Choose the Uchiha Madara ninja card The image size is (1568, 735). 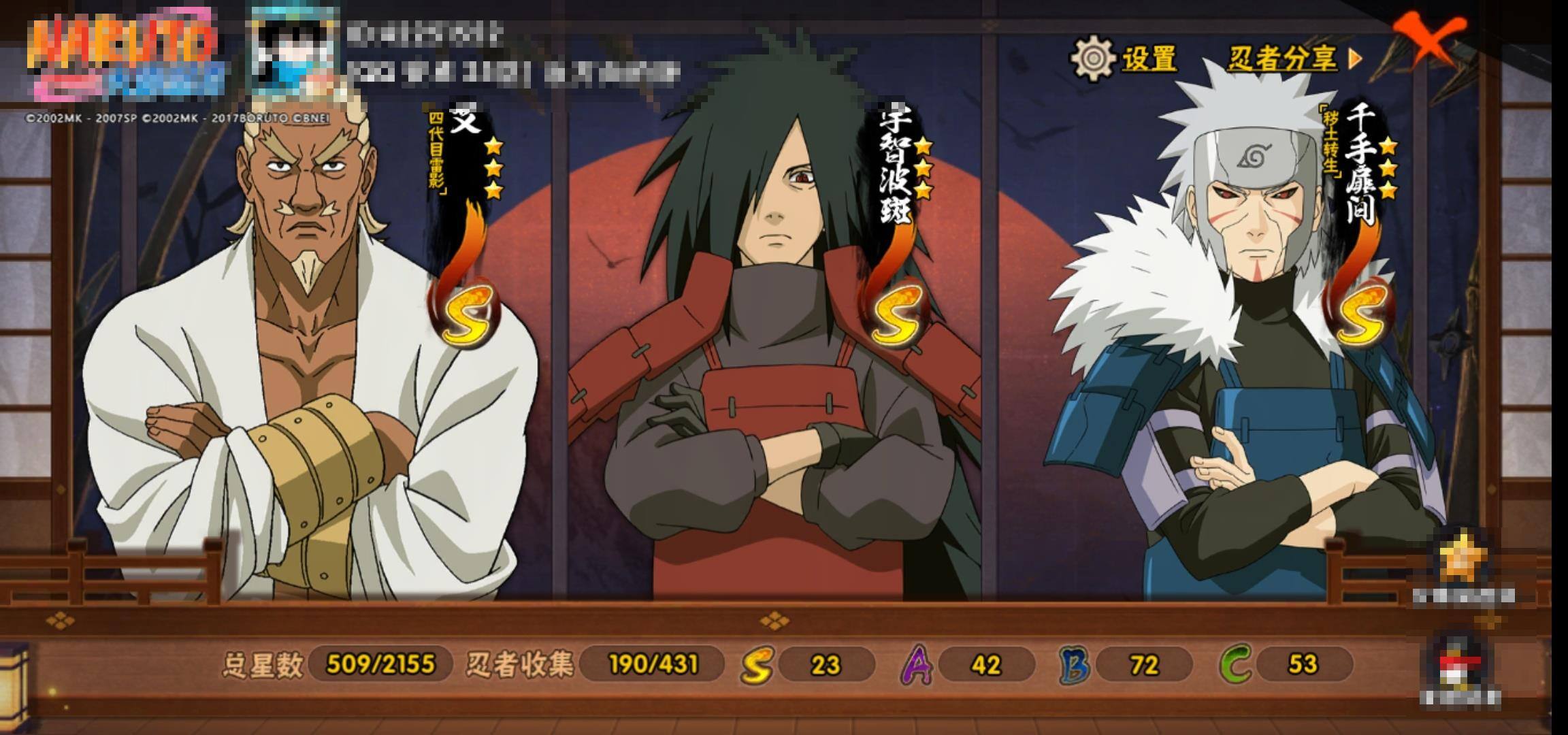(x=776, y=354)
